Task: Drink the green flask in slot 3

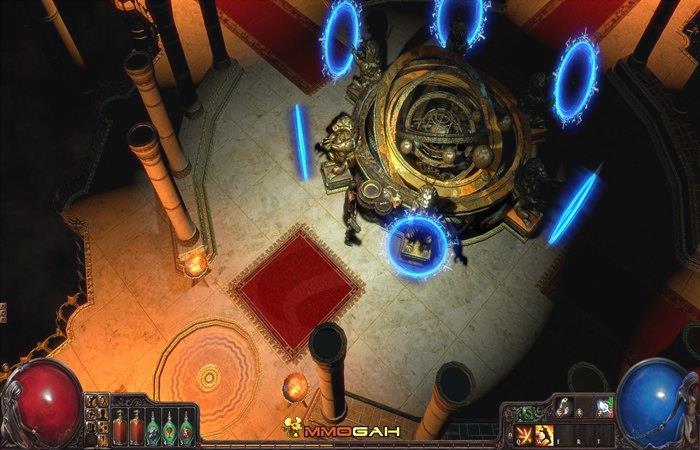Action: coord(153,426)
